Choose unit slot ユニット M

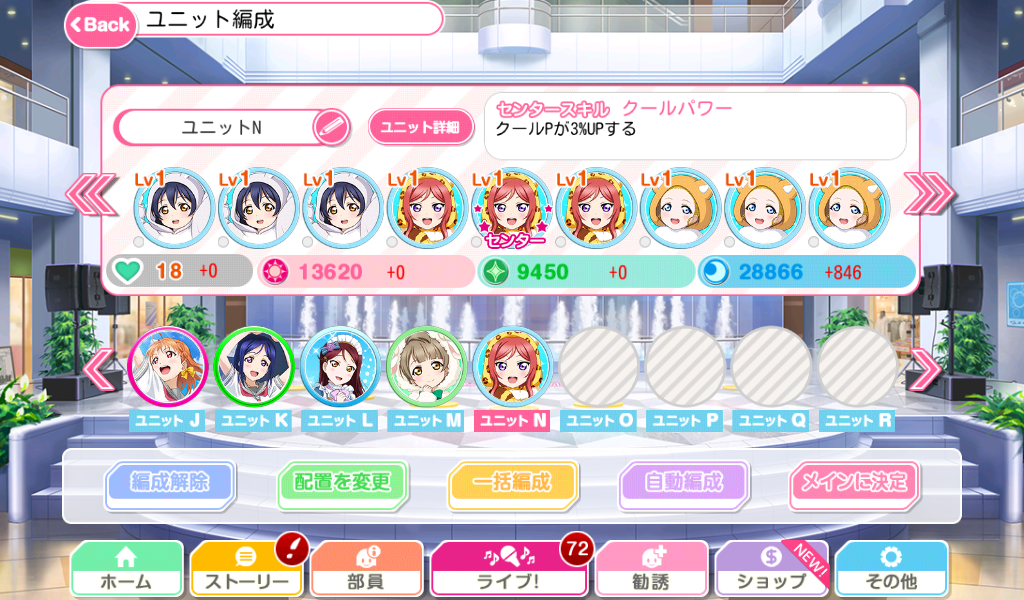(426, 366)
